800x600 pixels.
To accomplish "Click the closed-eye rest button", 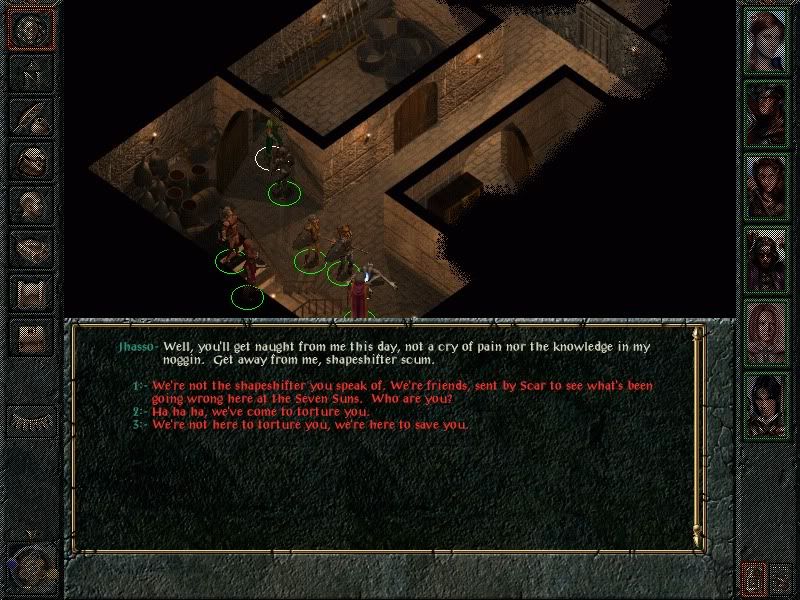I will [x=30, y=420].
